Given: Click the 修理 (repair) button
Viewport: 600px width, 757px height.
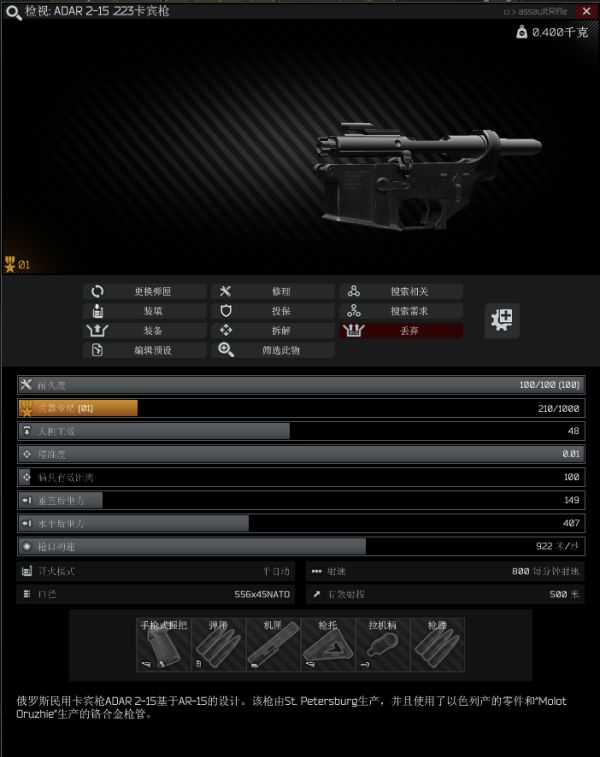Looking at the screenshot, I should [x=273, y=292].
